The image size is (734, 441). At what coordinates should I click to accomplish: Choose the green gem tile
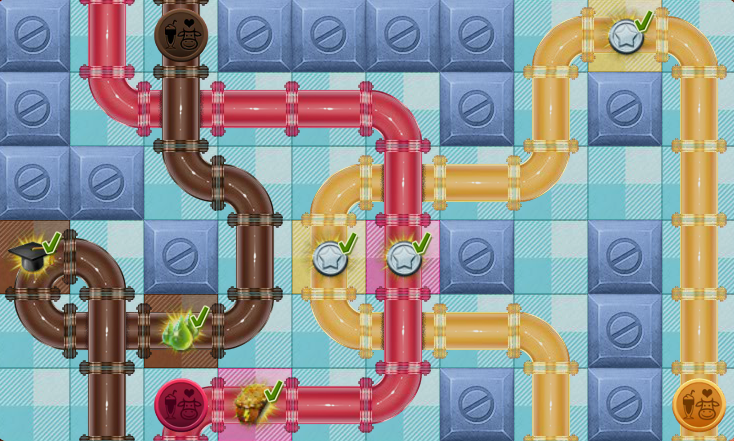pyautogui.click(x=180, y=331)
